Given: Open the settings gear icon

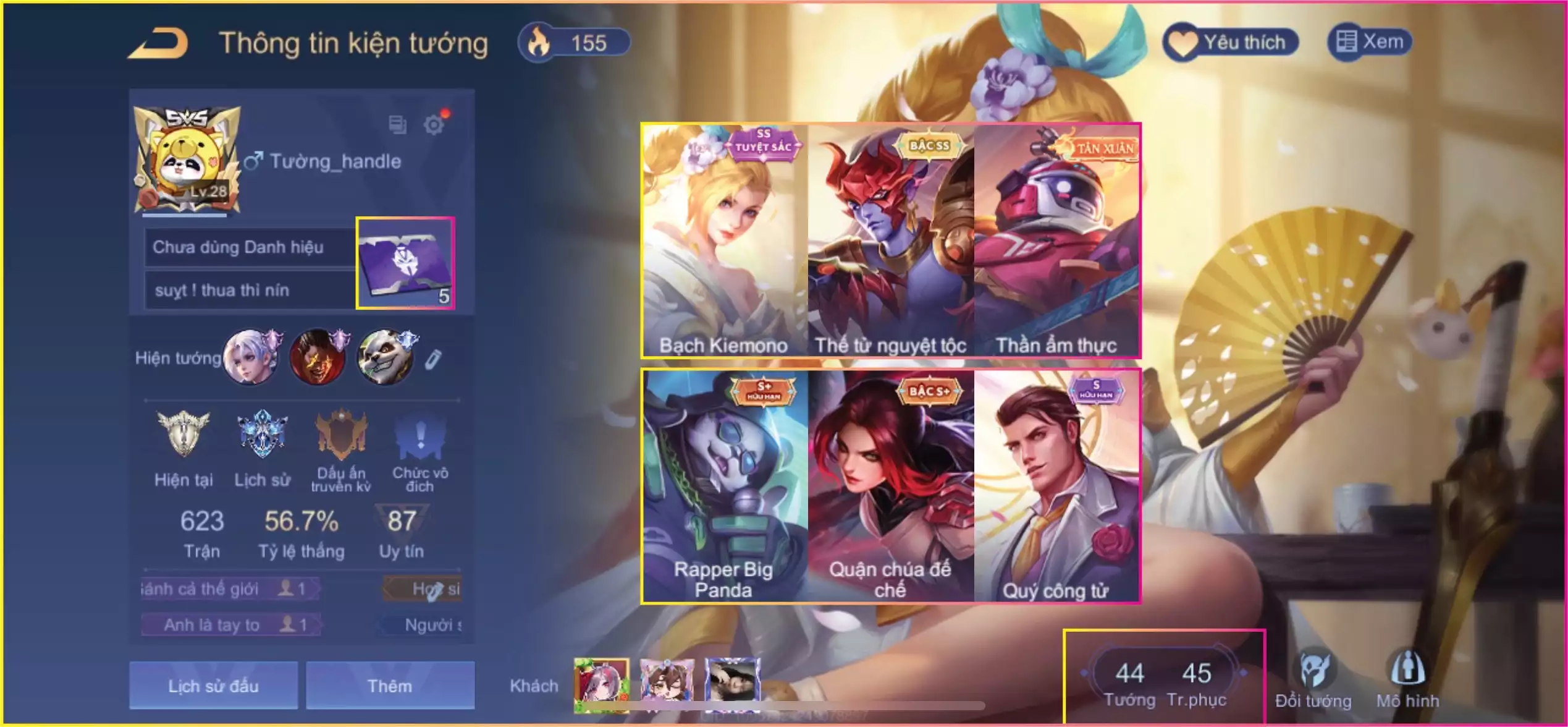Looking at the screenshot, I should pos(434,125).
